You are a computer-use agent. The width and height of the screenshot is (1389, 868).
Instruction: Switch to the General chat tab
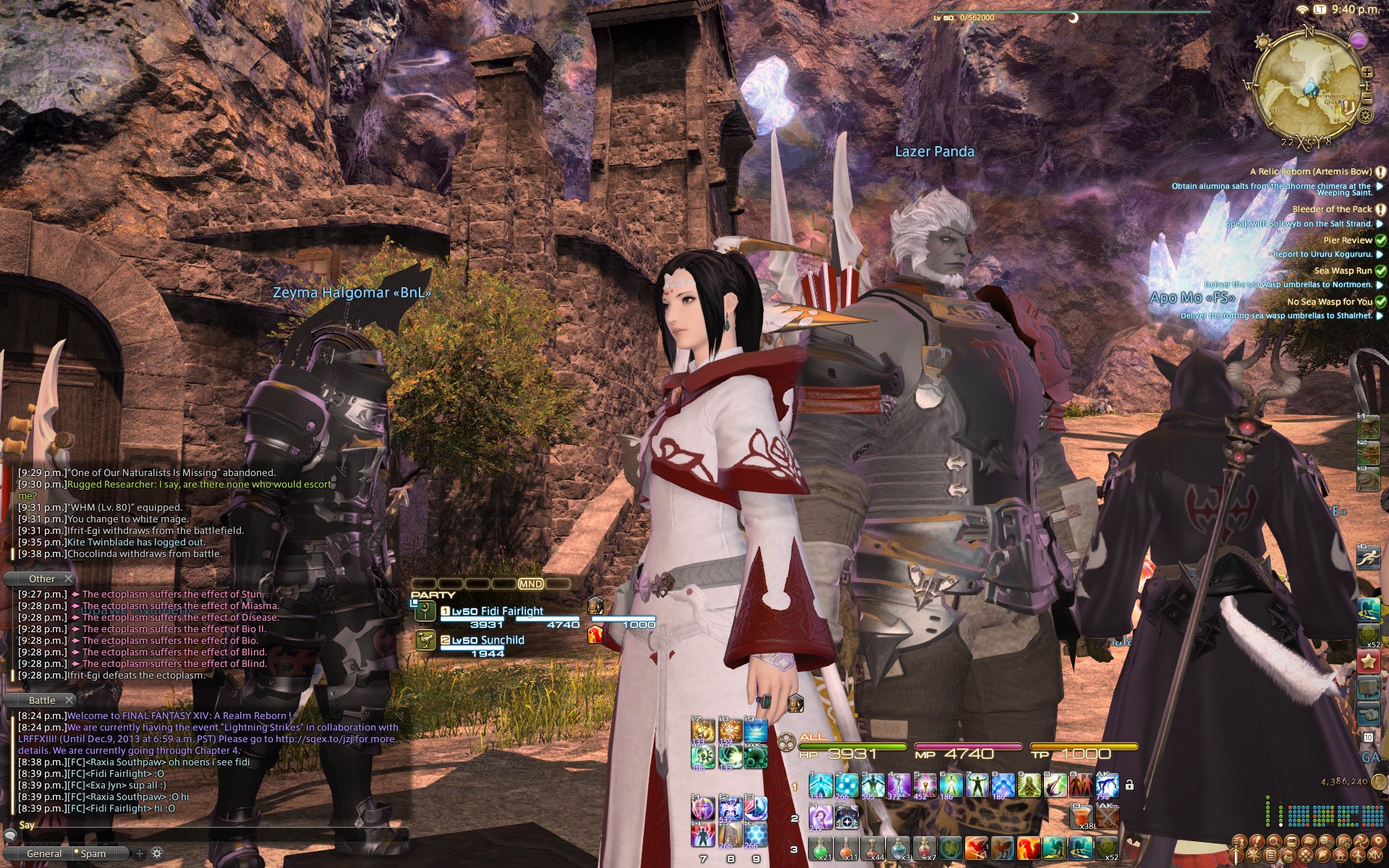pos(43,854)
